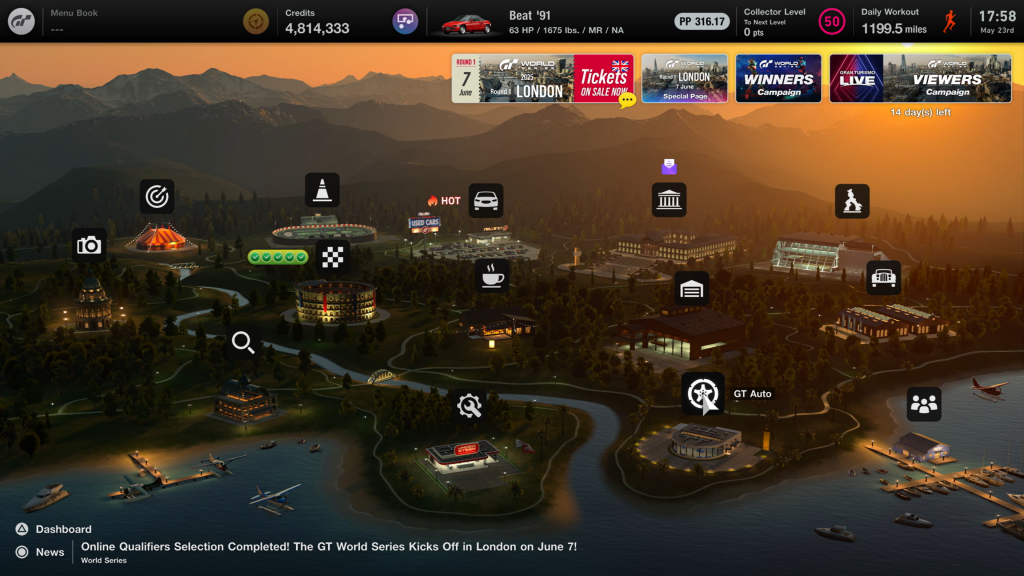
Task: Open the Live Viewers Campaign banner
Action: (910, 78)
